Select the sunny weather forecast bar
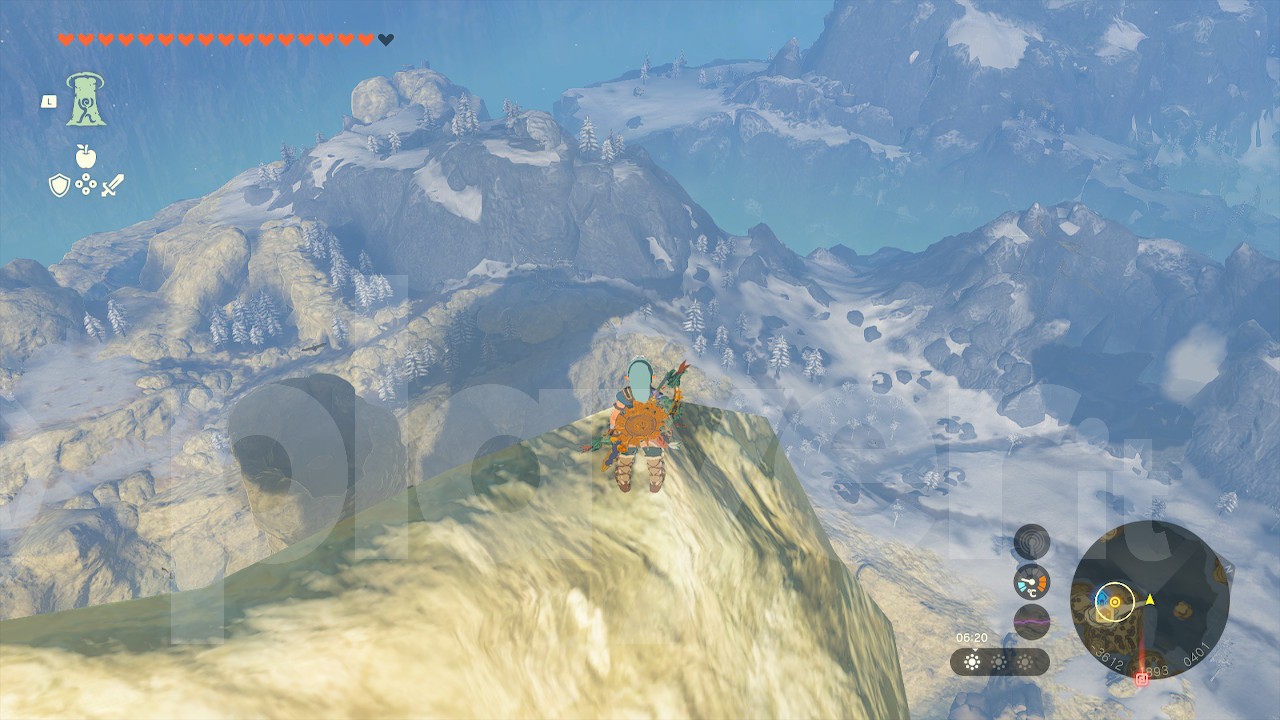The width and height of the screenshot is (1280, 720). tap(999, 662)
